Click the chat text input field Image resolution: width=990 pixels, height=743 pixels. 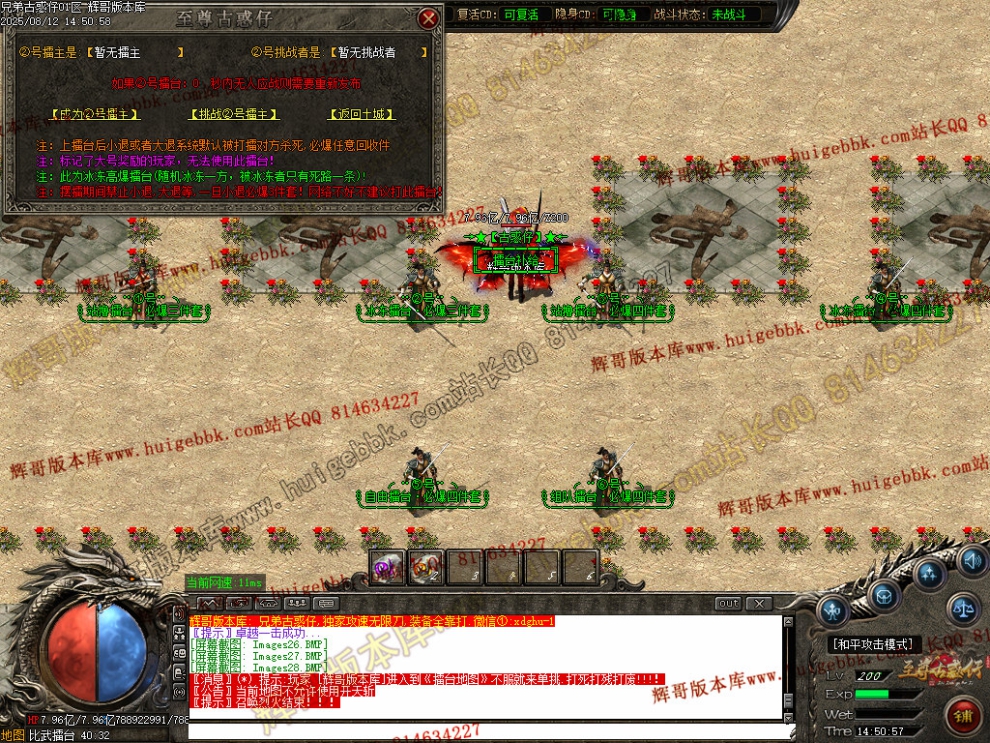(x=480, y=731)
